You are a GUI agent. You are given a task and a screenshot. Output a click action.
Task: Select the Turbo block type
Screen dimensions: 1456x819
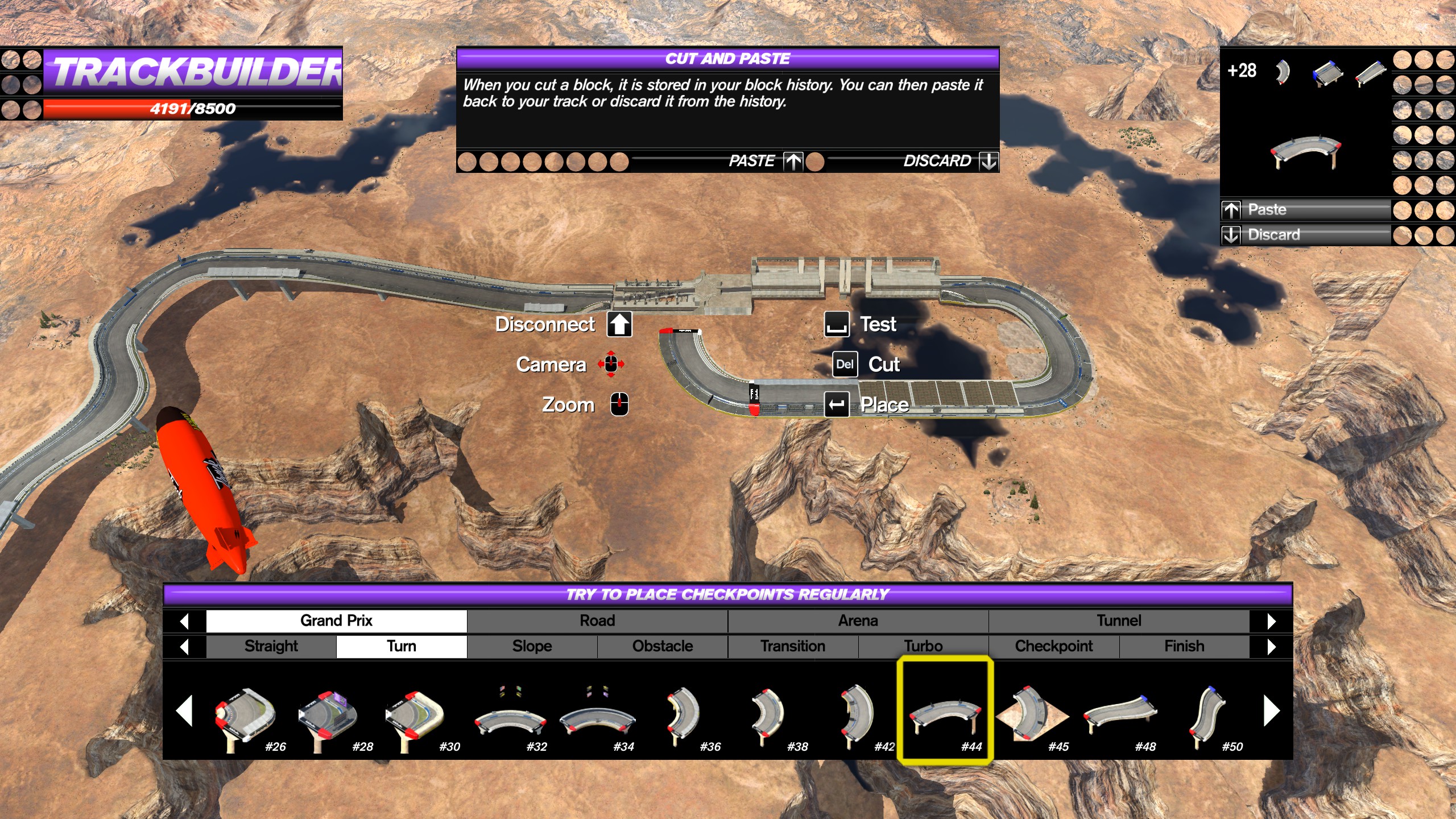923,646
